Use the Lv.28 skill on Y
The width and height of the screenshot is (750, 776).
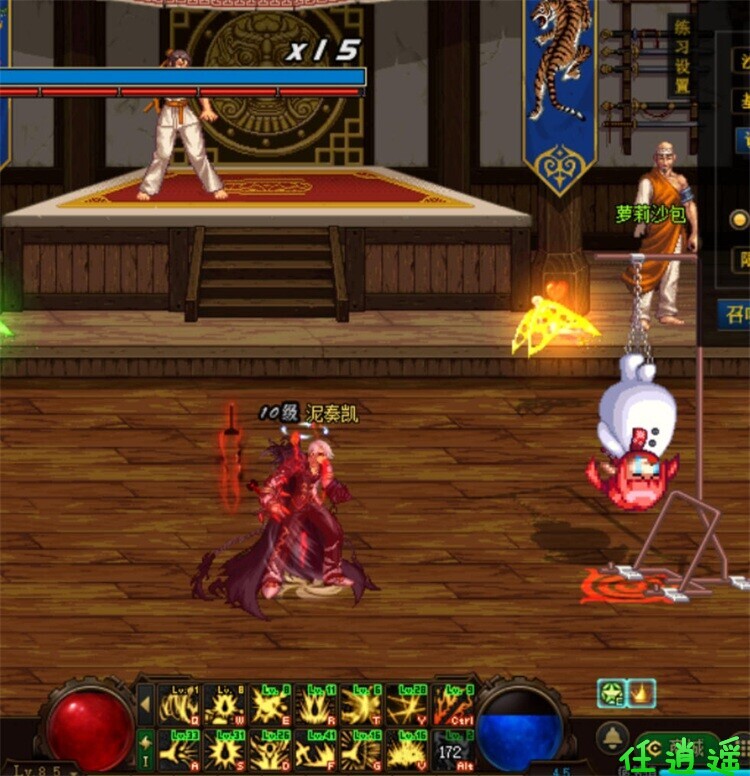(408, 705)
